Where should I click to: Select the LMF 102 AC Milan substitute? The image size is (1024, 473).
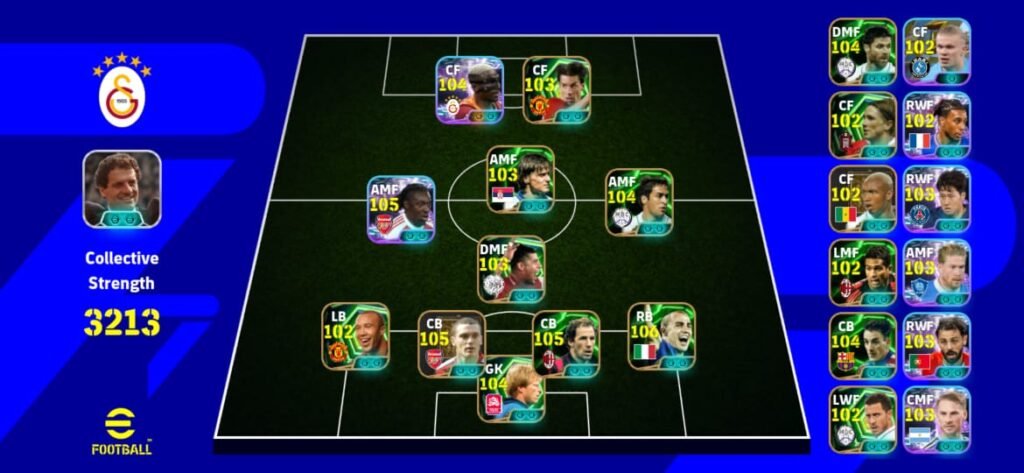click(862, 272)
